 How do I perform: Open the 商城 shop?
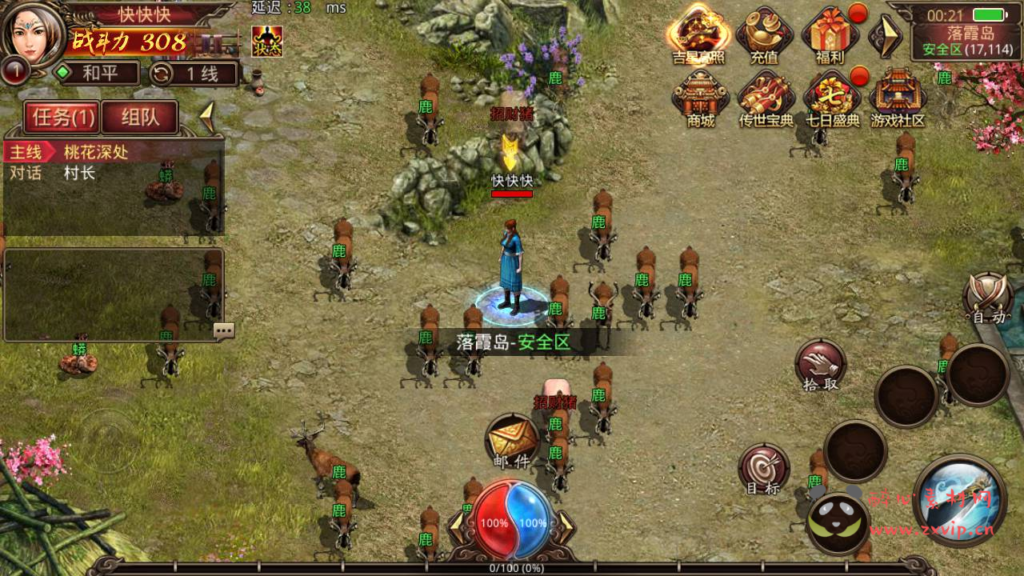[700, 98]
